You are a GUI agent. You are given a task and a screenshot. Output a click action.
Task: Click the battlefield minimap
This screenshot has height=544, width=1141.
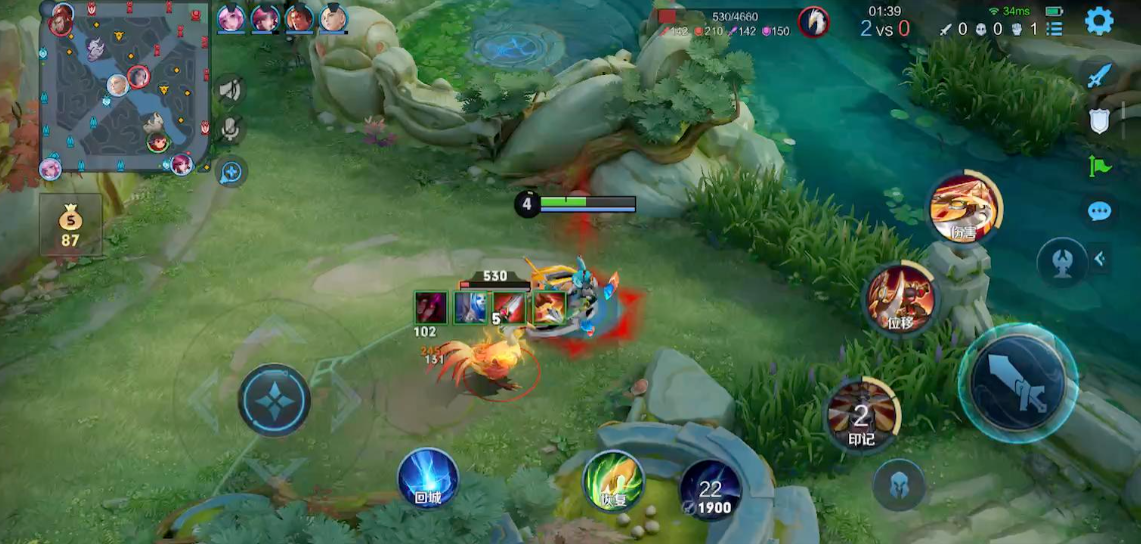pyautogui.click(x=124, y=87)
